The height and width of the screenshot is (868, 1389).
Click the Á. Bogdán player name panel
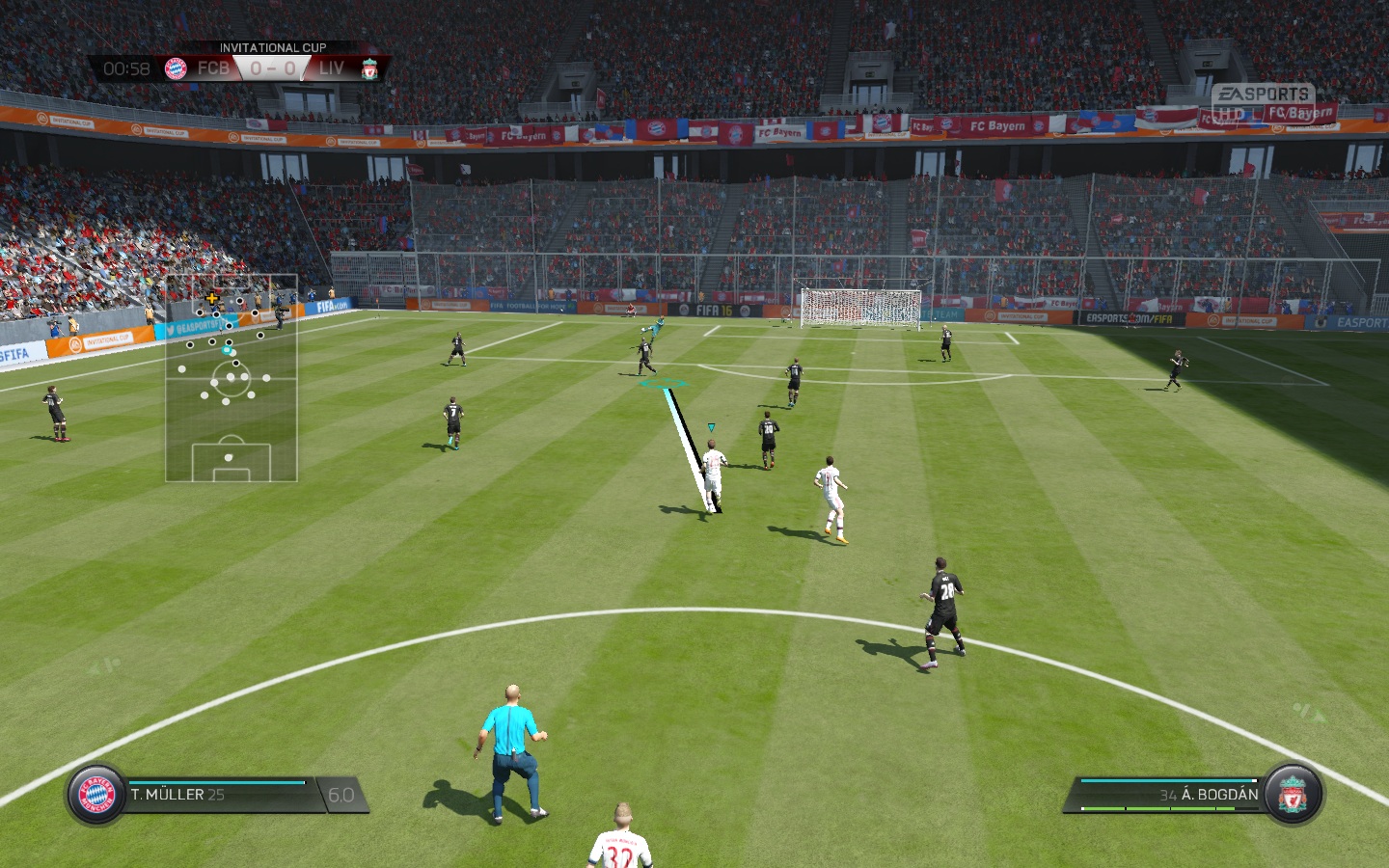[1169, 795]
